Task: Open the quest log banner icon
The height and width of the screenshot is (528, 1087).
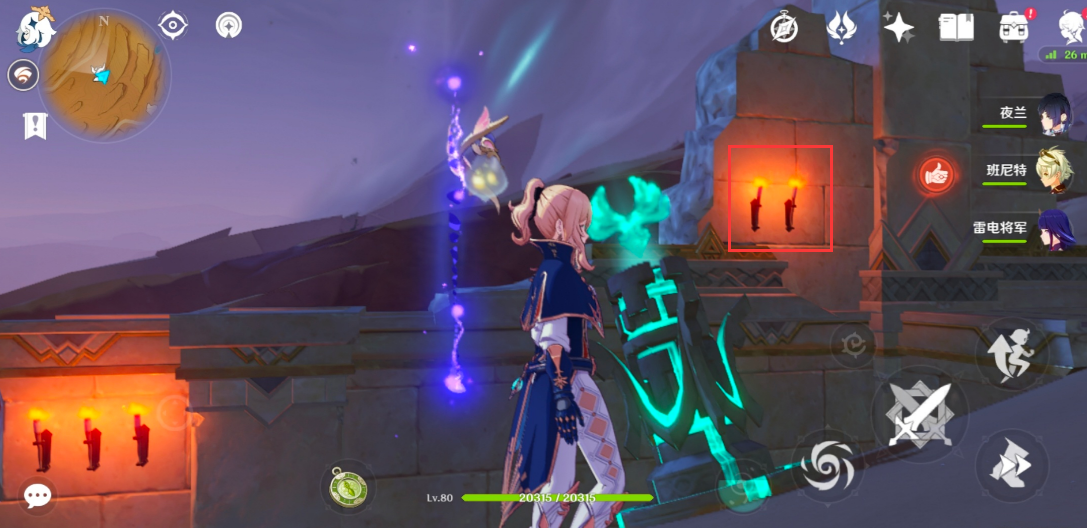Action: [36, 125]
